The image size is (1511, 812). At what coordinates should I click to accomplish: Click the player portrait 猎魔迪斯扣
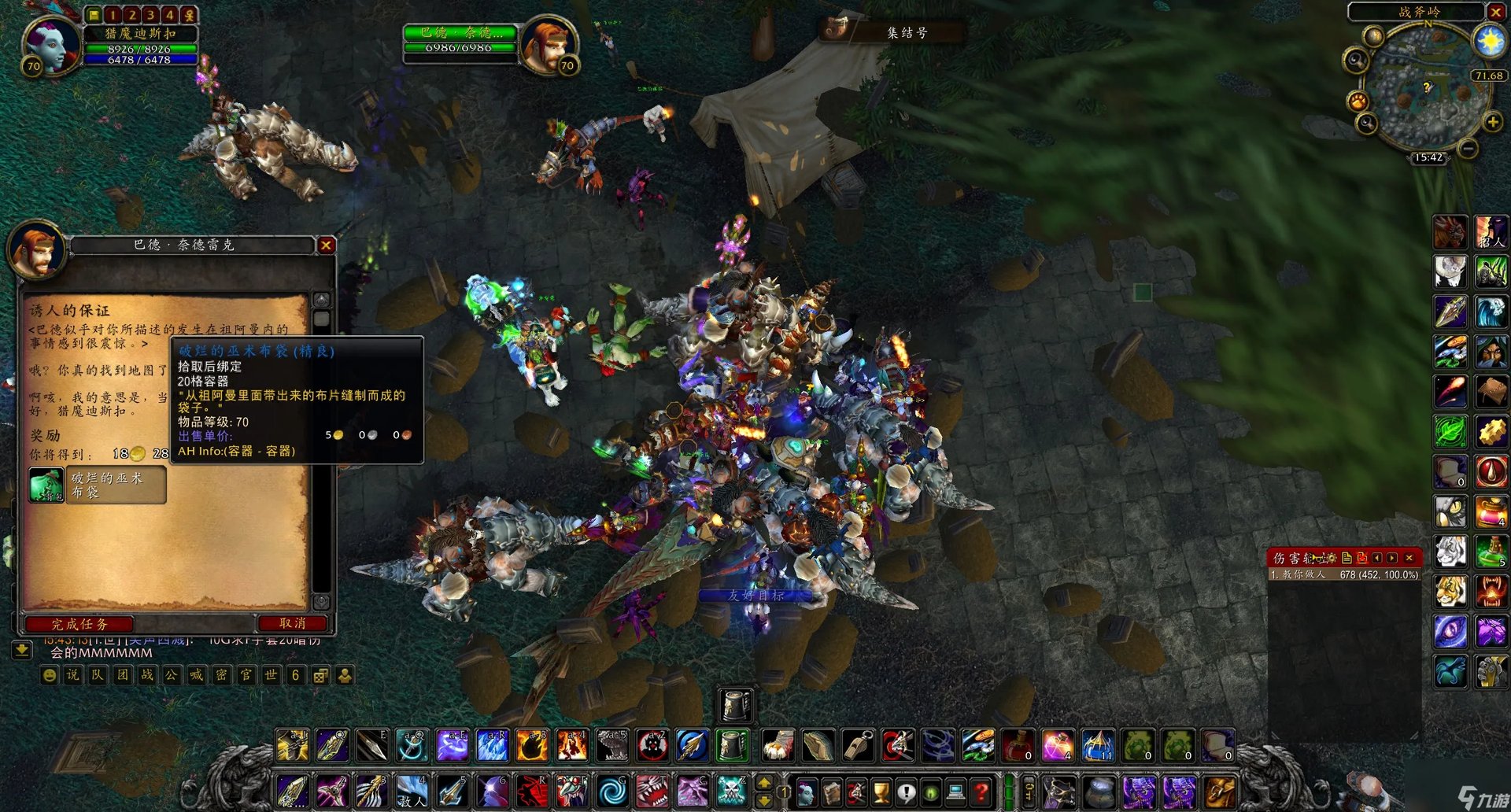coord(52,45)
